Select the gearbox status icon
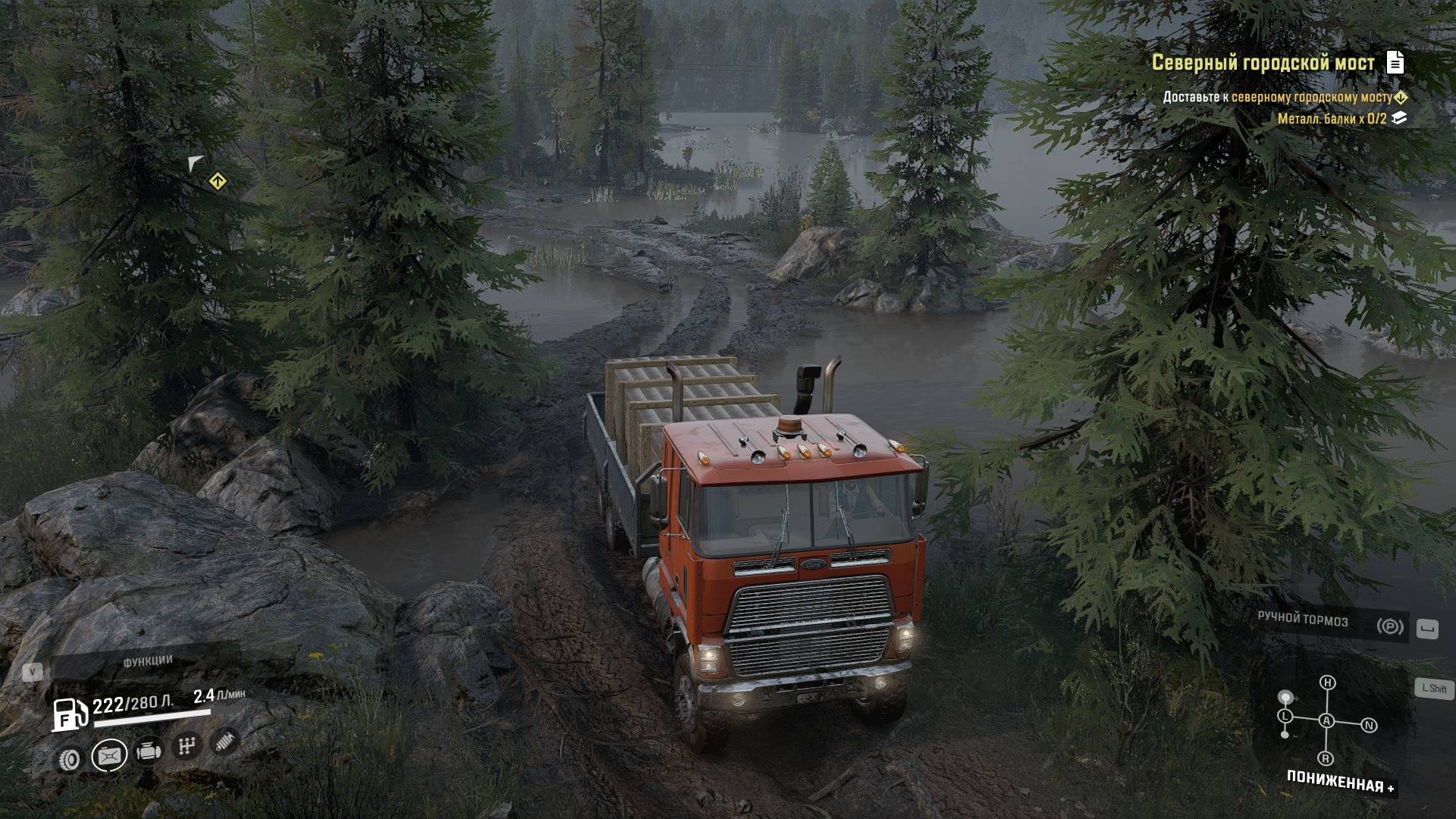This screenshot has height=819, width=1456. pyautogui.click(x=186, y=747)
